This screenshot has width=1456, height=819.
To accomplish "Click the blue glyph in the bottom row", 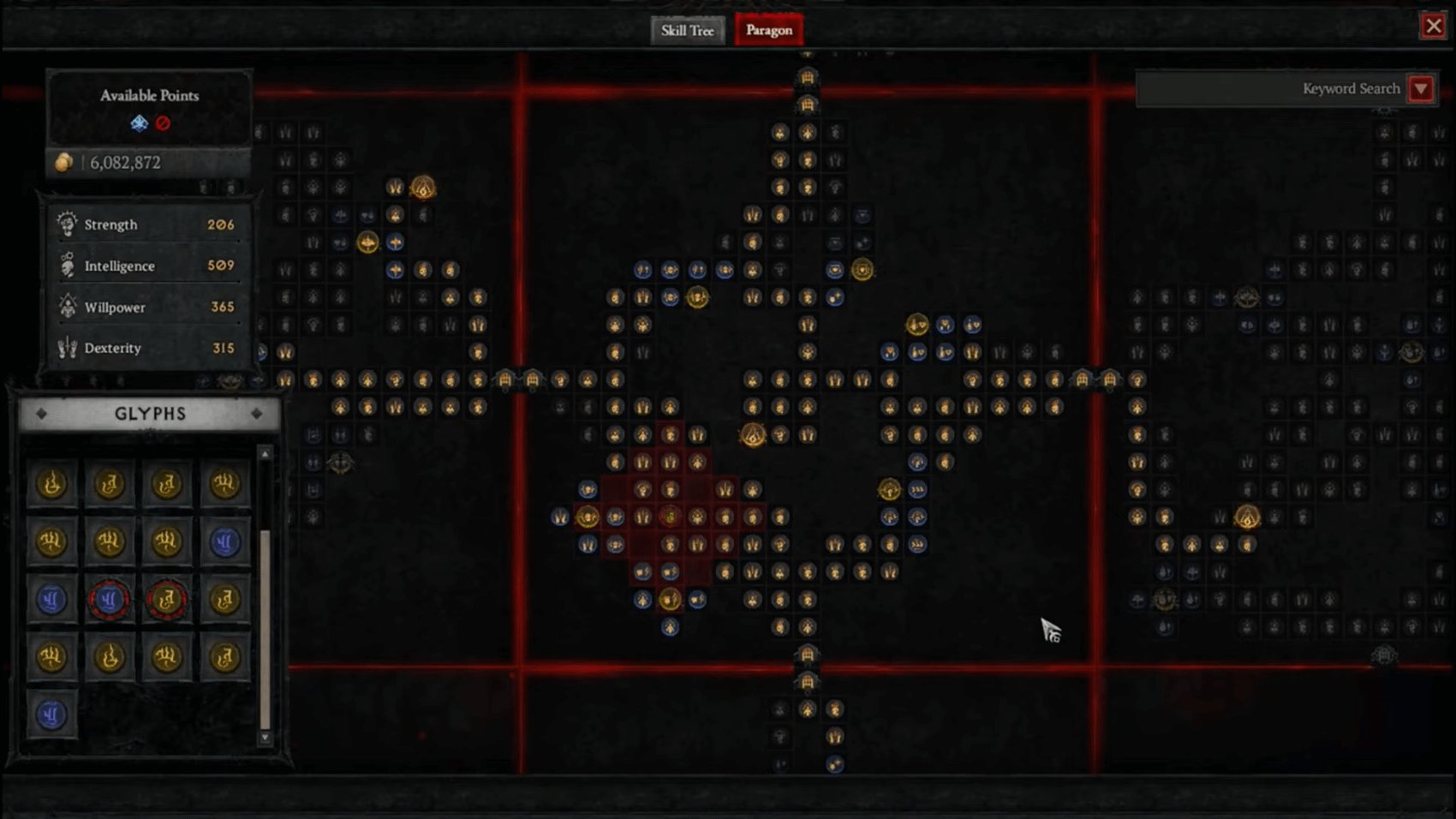I will [x=51, y=714].
